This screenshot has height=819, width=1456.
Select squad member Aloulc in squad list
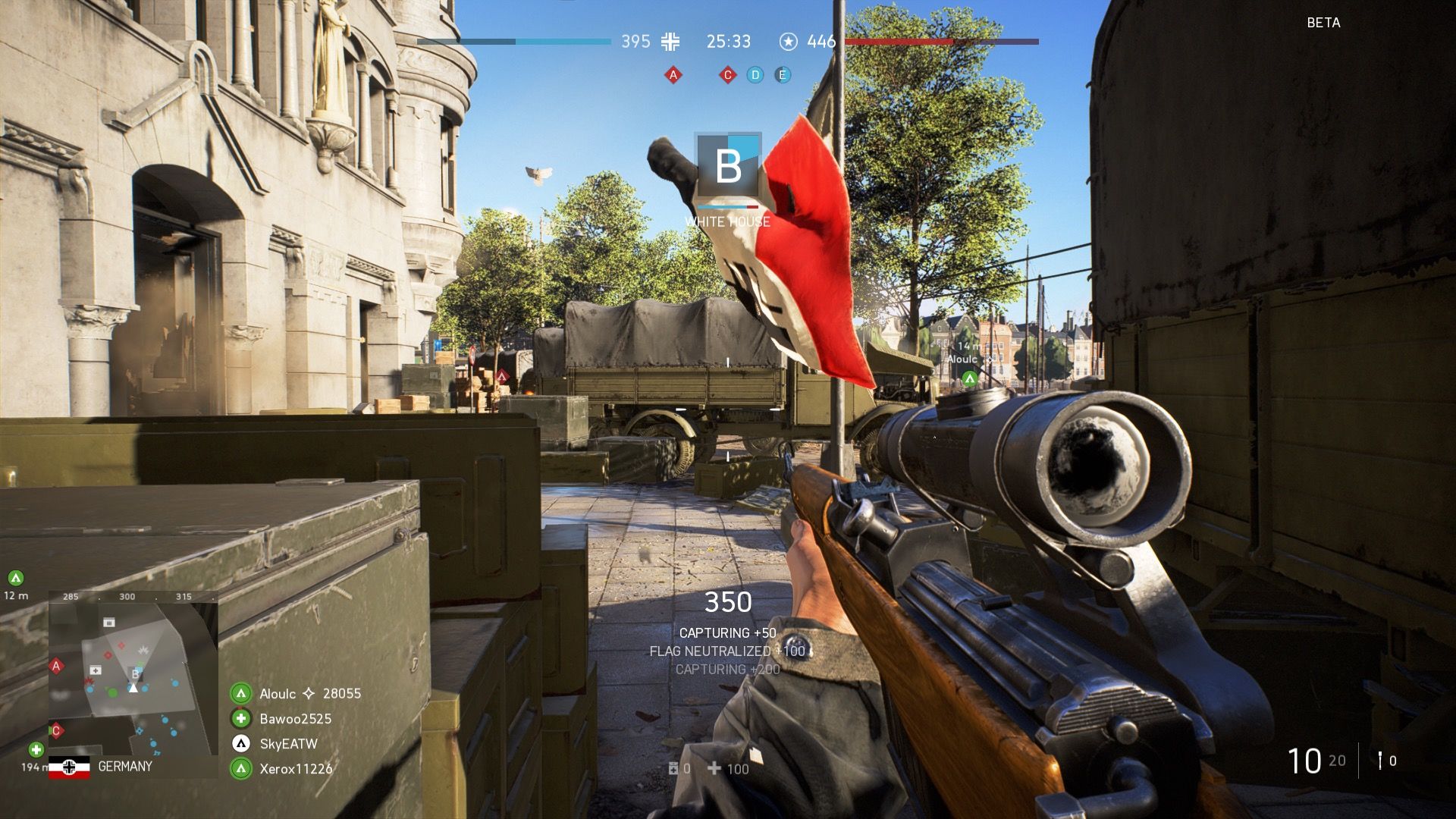278,693
